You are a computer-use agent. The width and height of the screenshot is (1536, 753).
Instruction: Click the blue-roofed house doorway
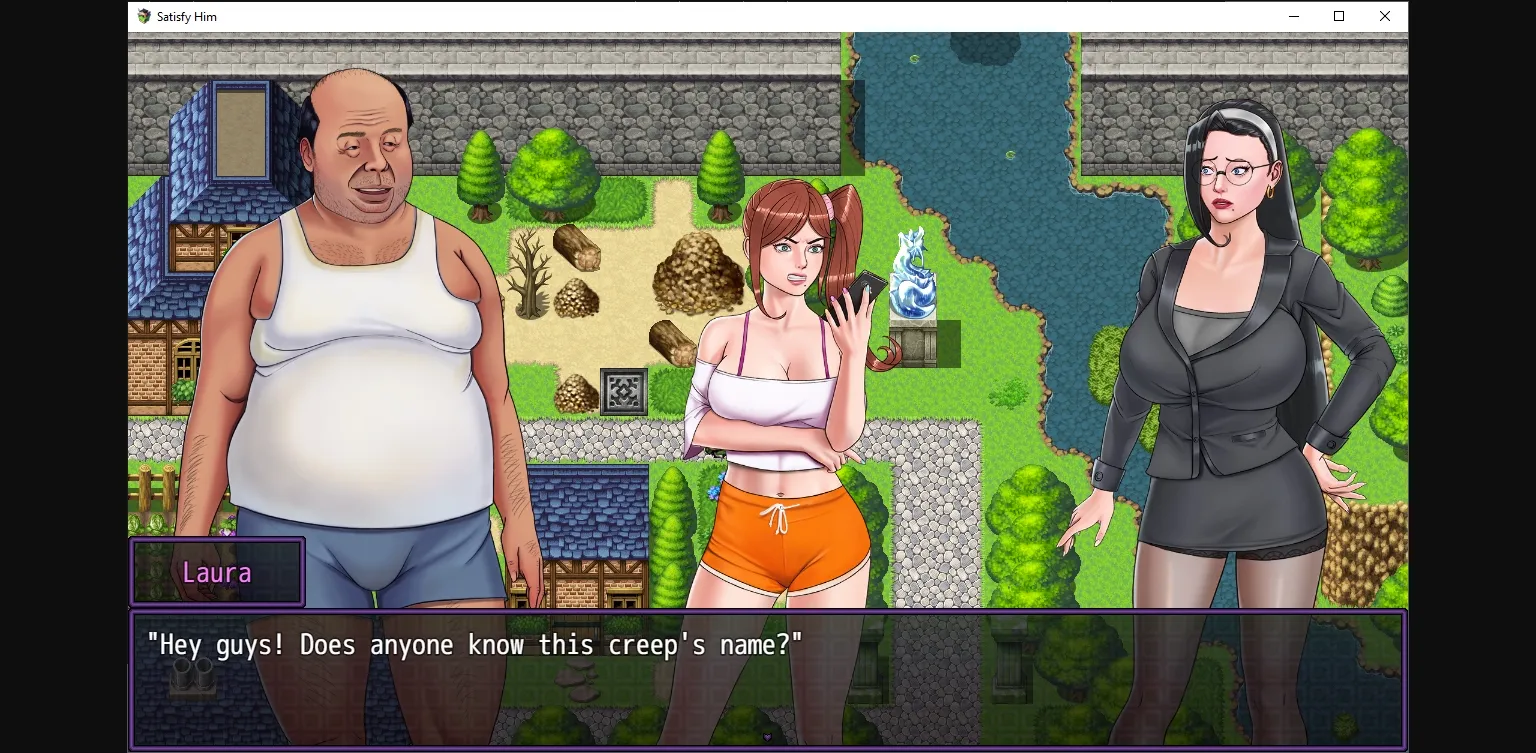(240, 130)
